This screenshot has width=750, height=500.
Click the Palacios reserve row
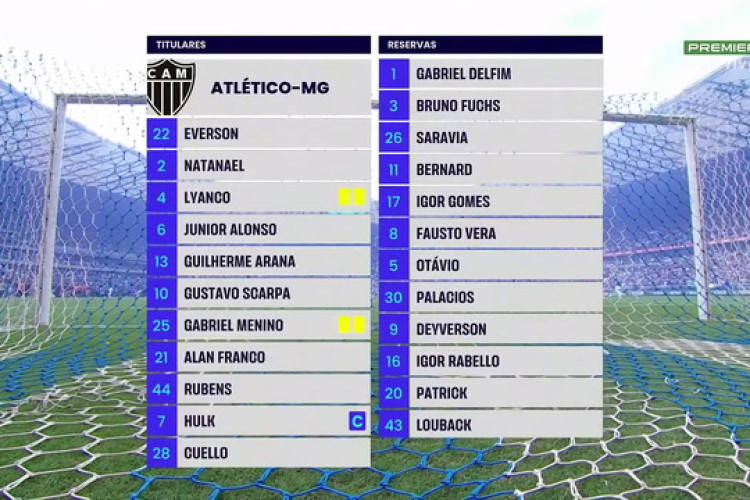pyautogui.click(x=490, y=297)
